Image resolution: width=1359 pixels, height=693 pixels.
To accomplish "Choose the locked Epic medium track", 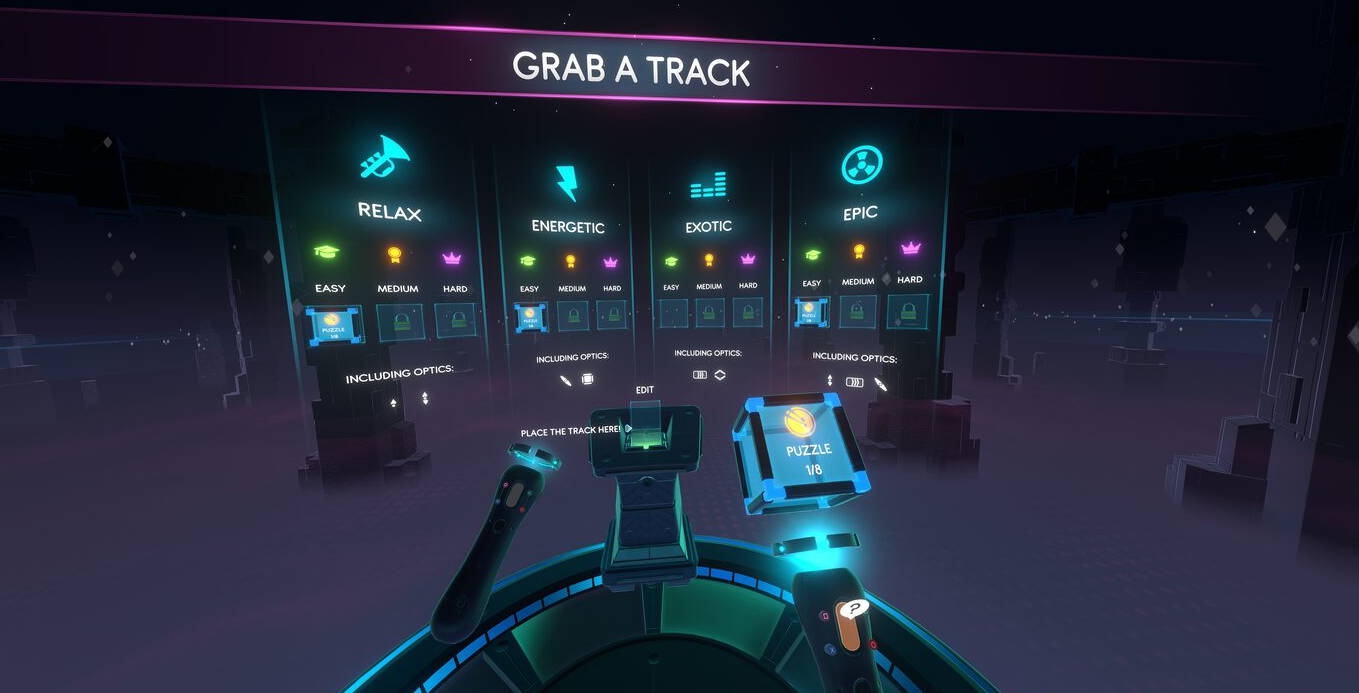I will tap(858, 310).
